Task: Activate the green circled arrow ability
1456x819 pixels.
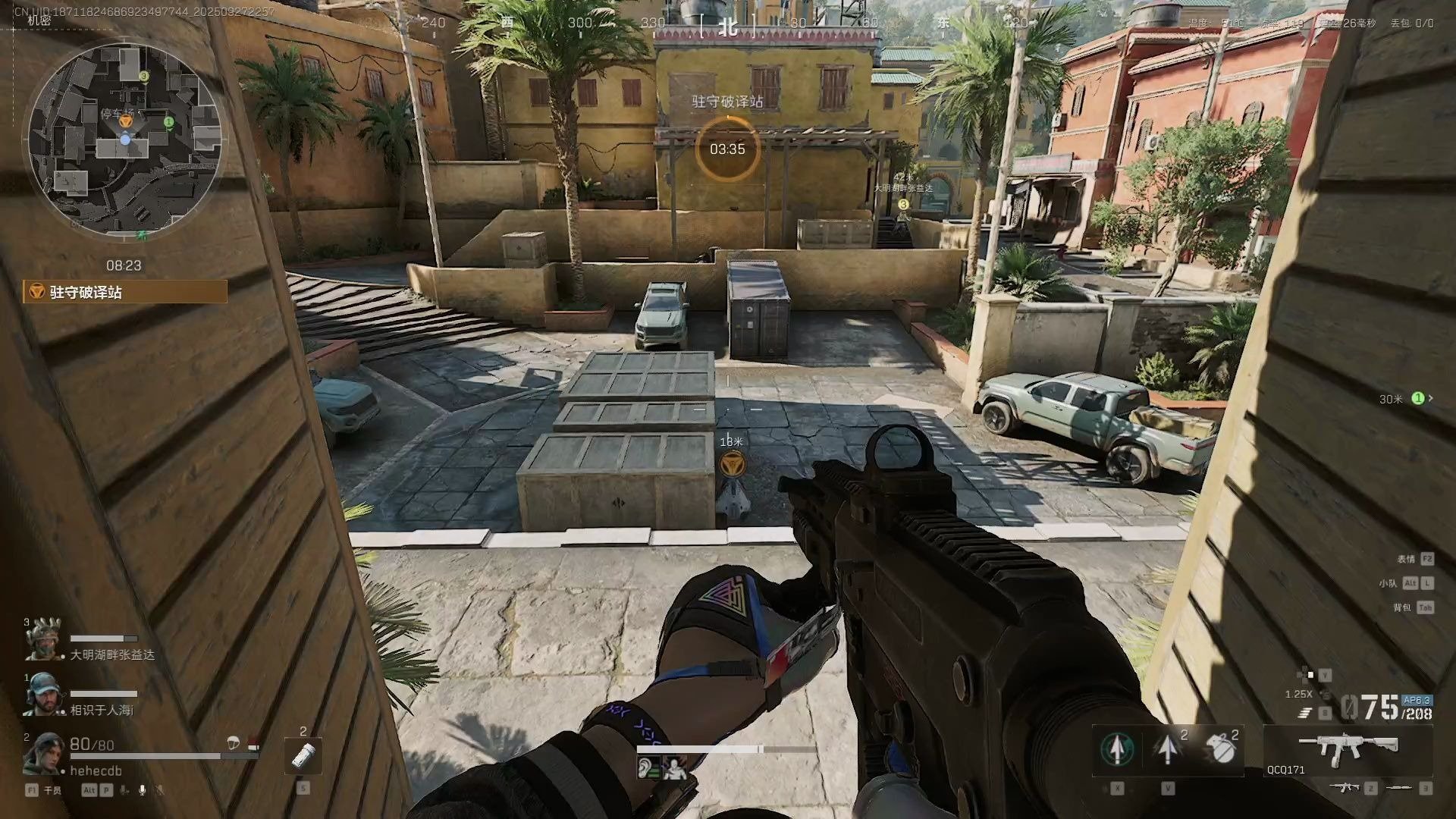Action: point(1117,749)
